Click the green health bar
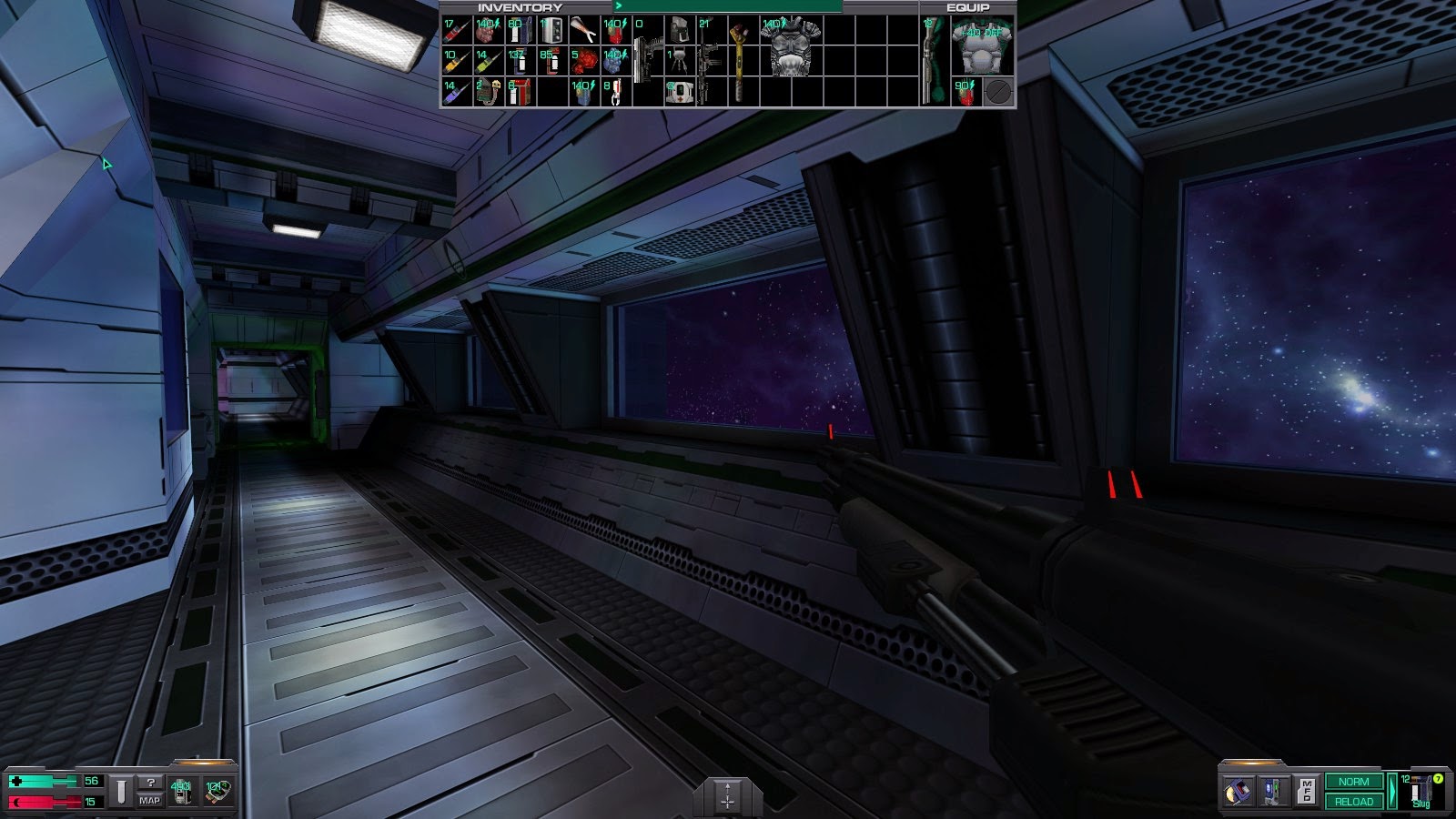 coord(43,782)
